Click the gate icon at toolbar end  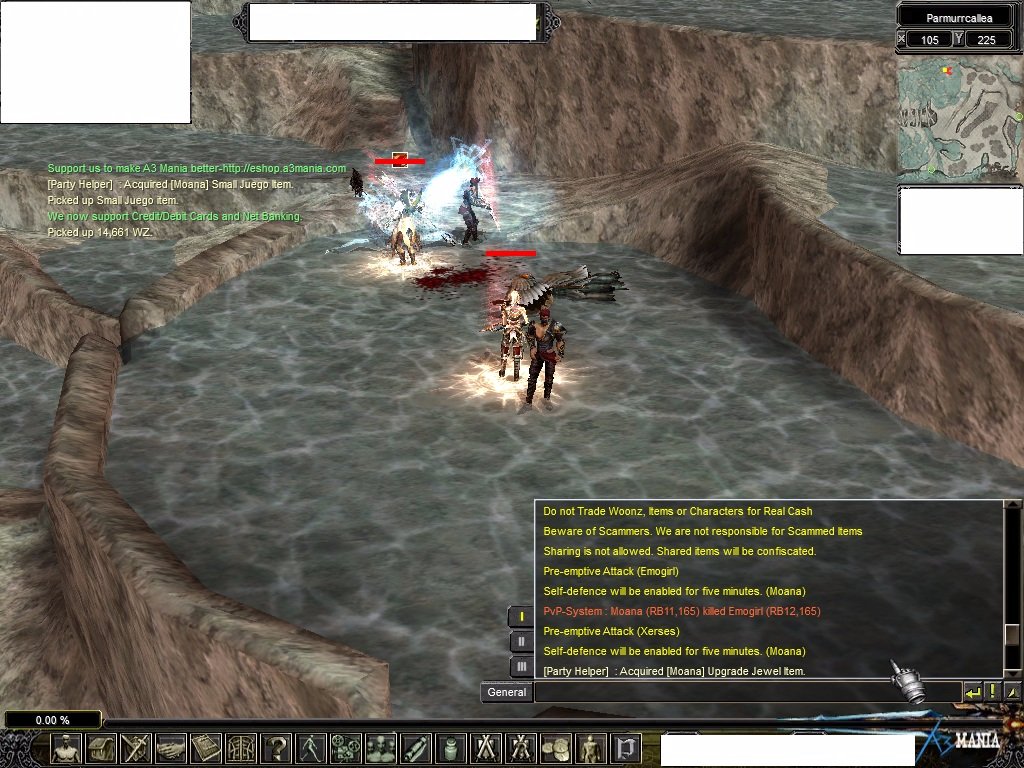coord(626,748)
